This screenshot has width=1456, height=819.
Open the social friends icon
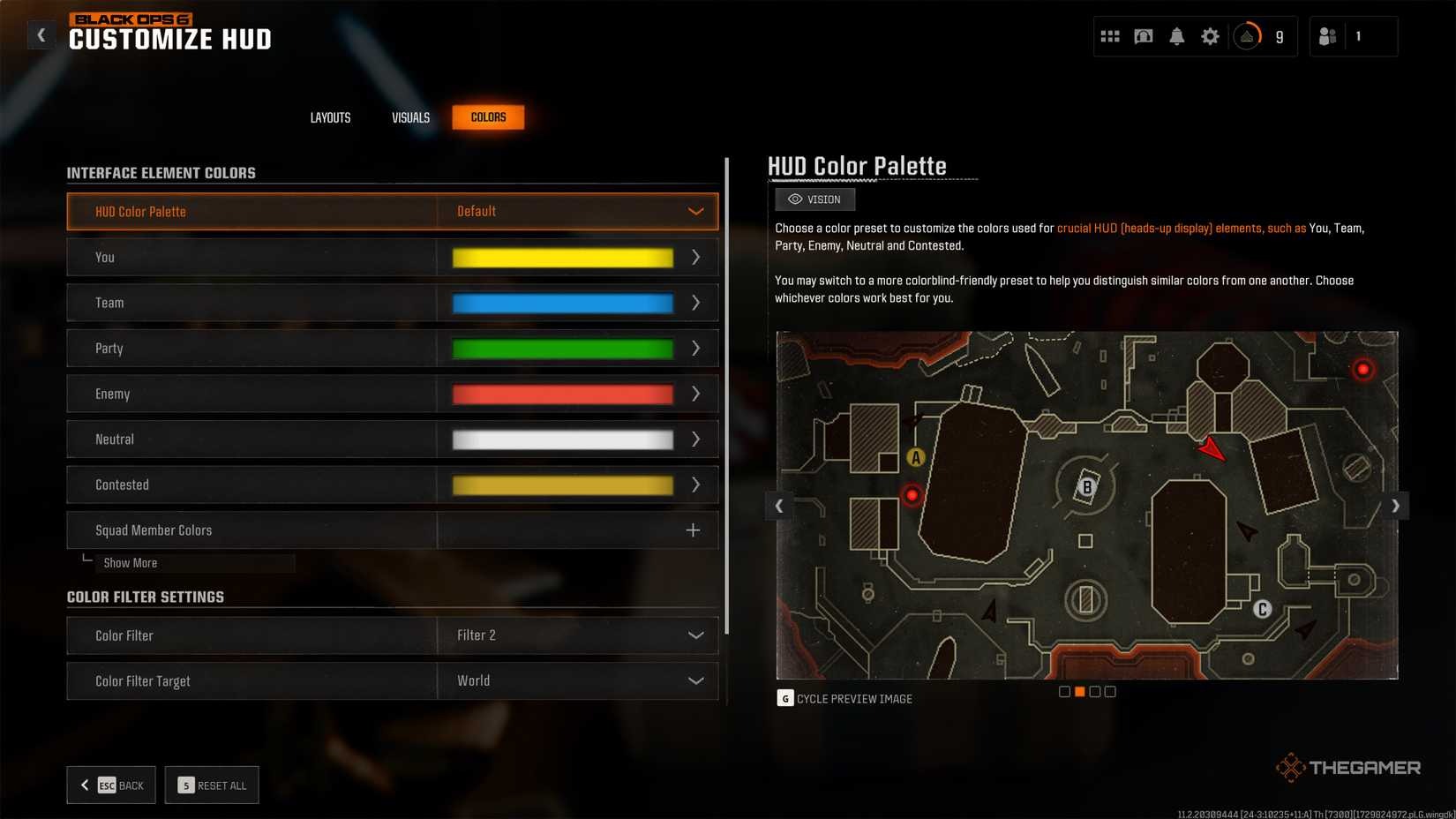1328,36
